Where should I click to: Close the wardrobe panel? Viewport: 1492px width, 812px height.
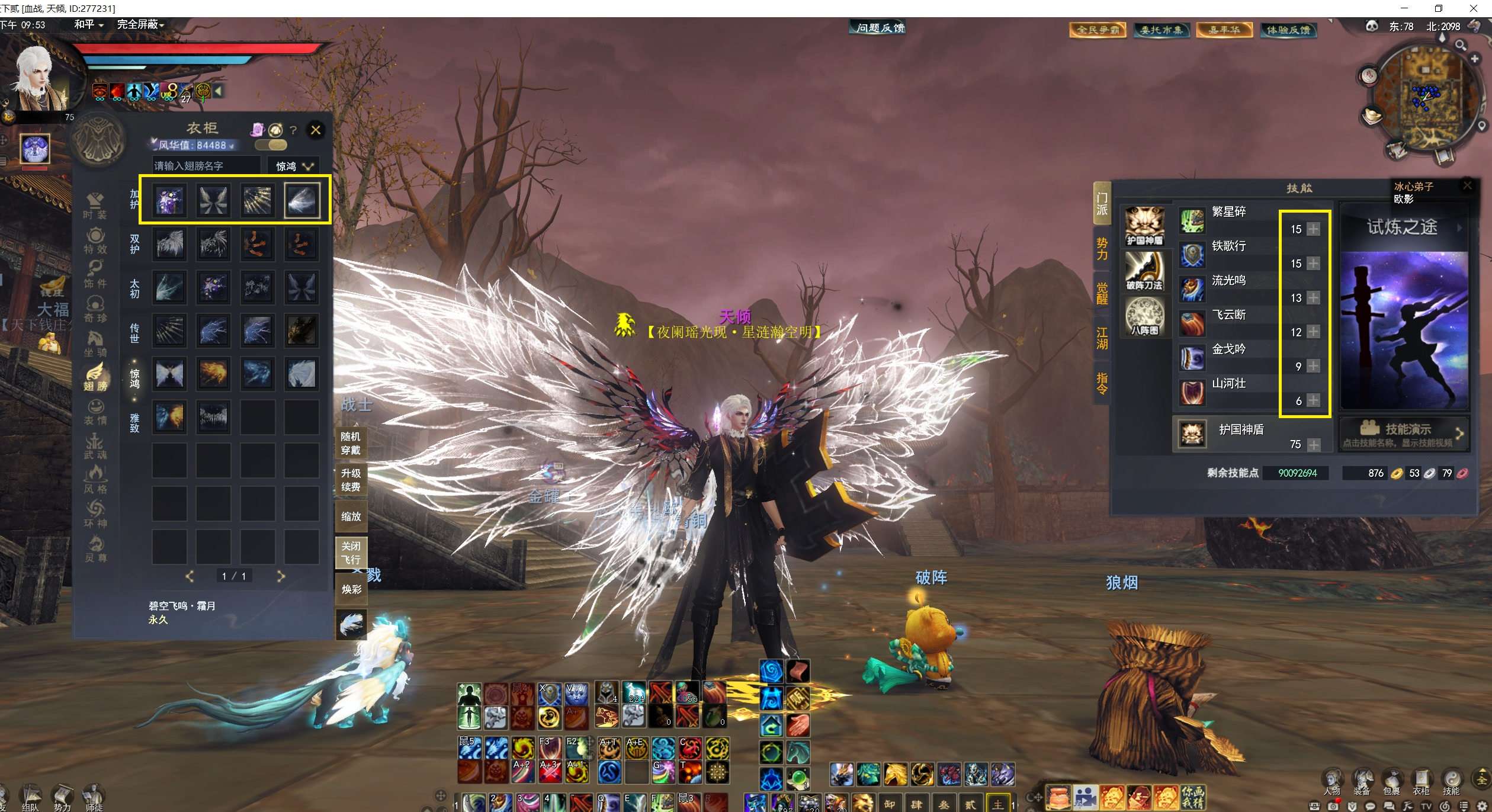coord(316,130)
